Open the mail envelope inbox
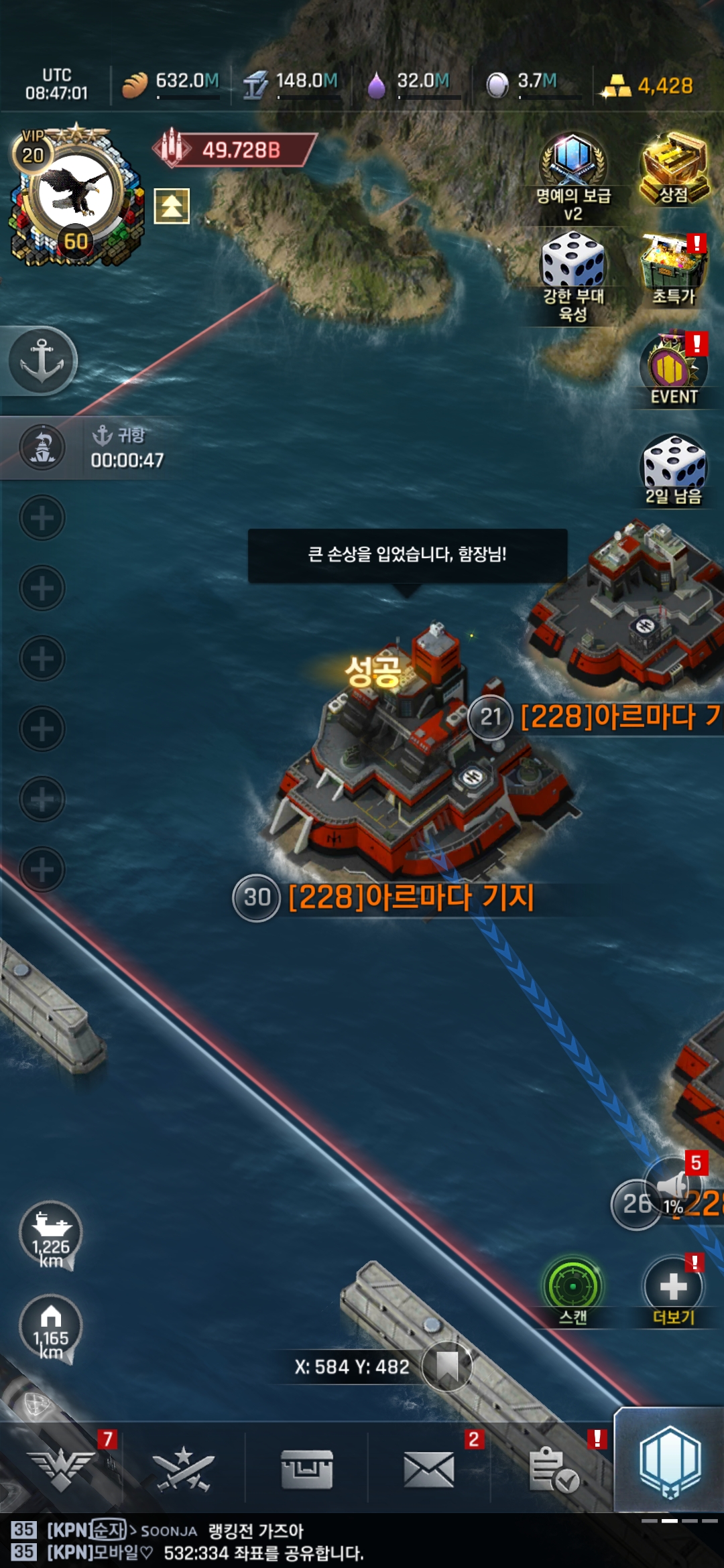This screenshot has height=1568, width=724. [x=429, y=1469]
